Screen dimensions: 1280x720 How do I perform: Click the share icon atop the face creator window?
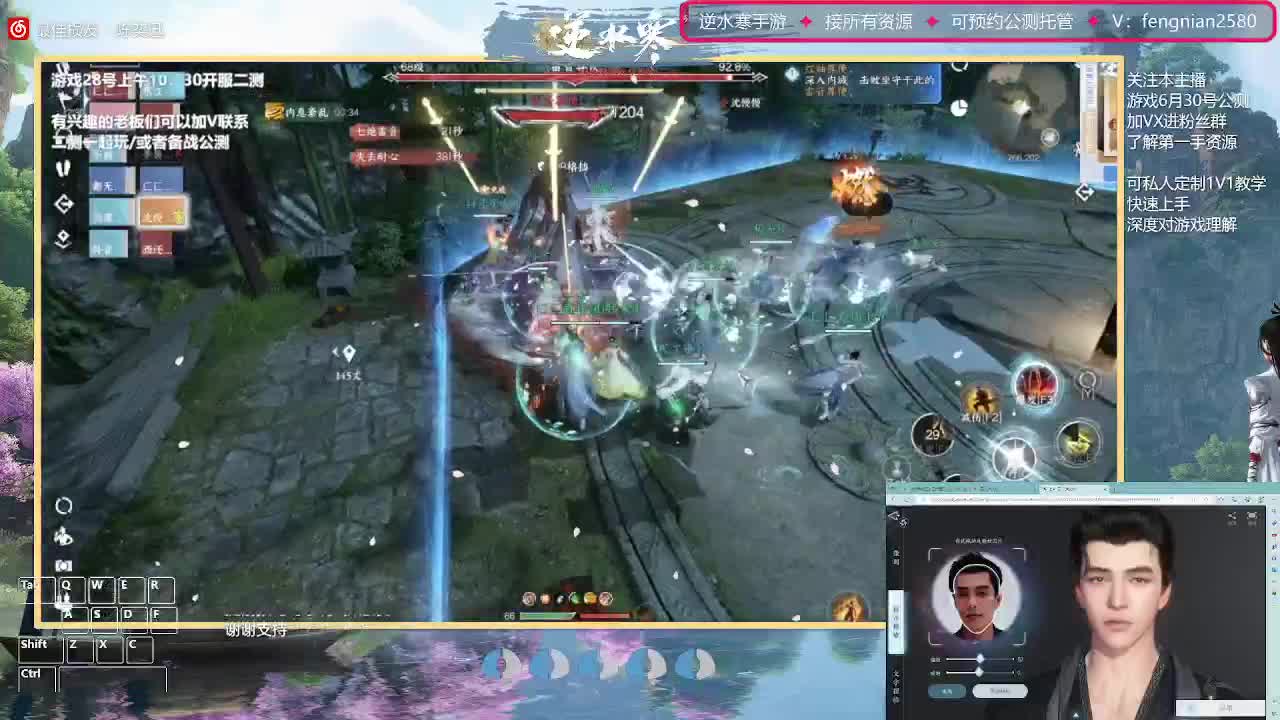click(x=1230, y=517)
